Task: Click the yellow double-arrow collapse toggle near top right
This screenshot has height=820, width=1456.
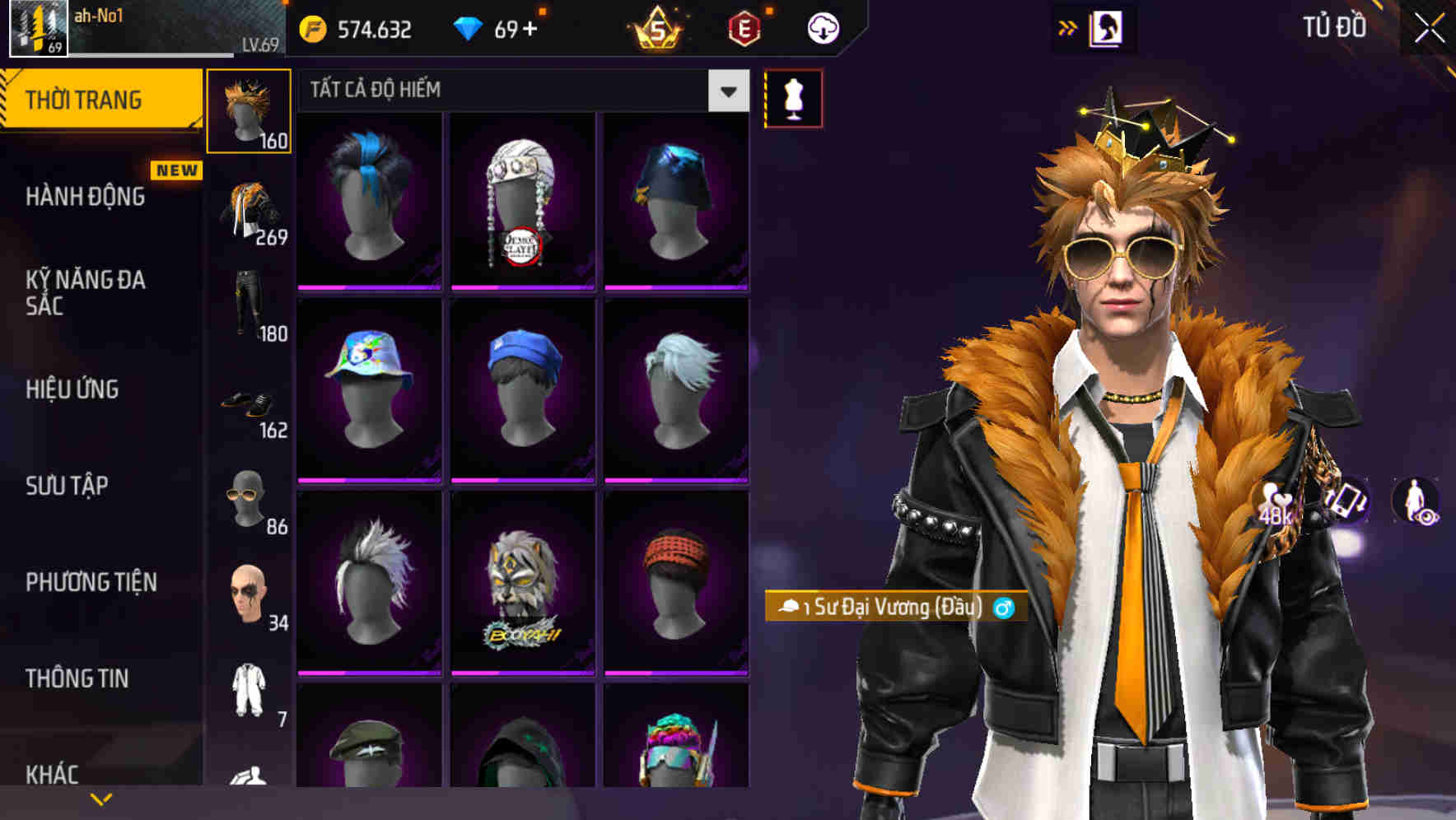Action: [x=1068, y=27]
